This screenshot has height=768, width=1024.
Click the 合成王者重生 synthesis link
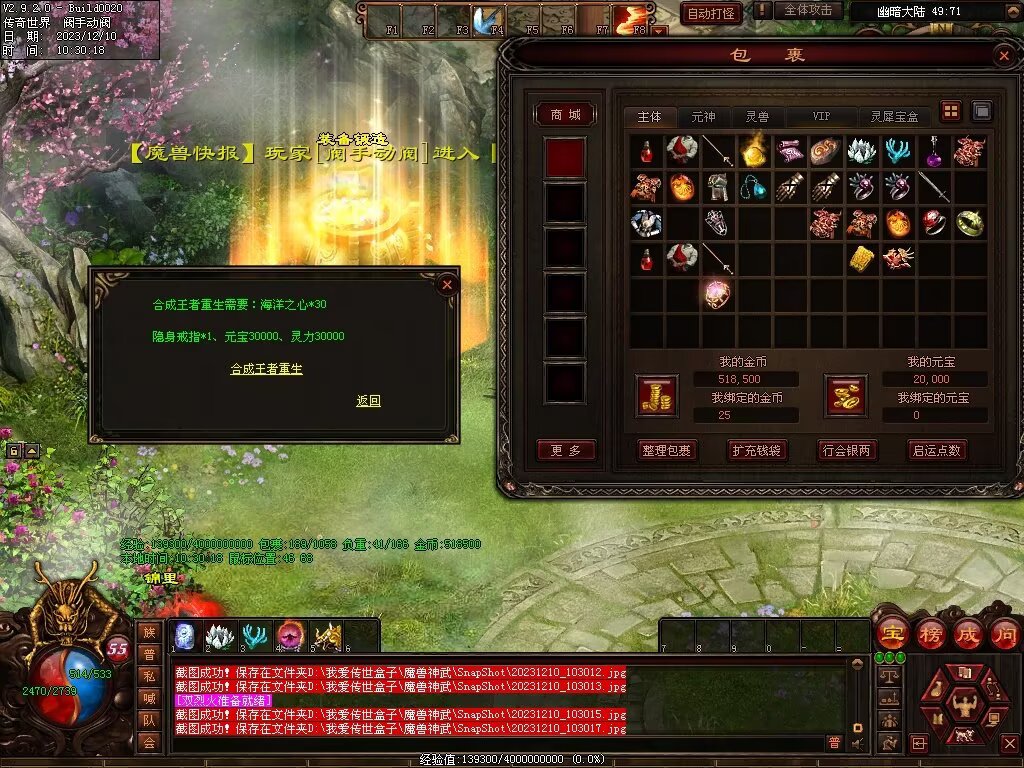point(266,369)
